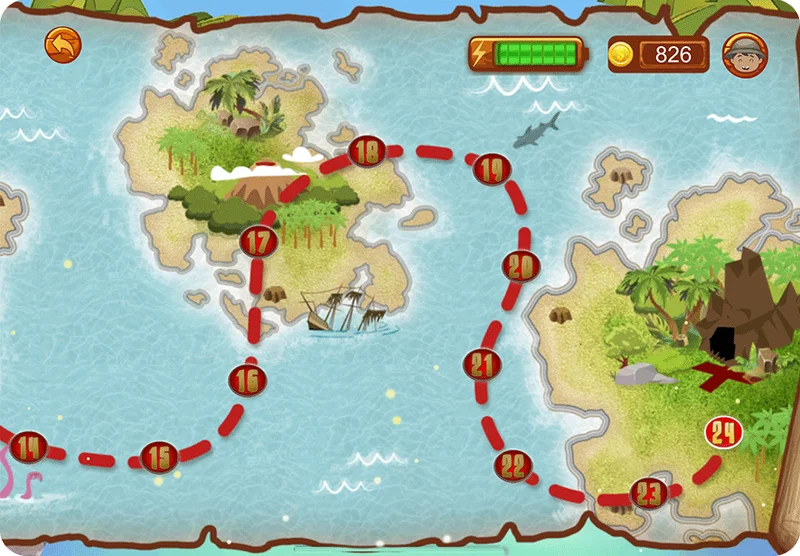Open level 23 marker
Screen dimensions: 800x556
point(649,492)
